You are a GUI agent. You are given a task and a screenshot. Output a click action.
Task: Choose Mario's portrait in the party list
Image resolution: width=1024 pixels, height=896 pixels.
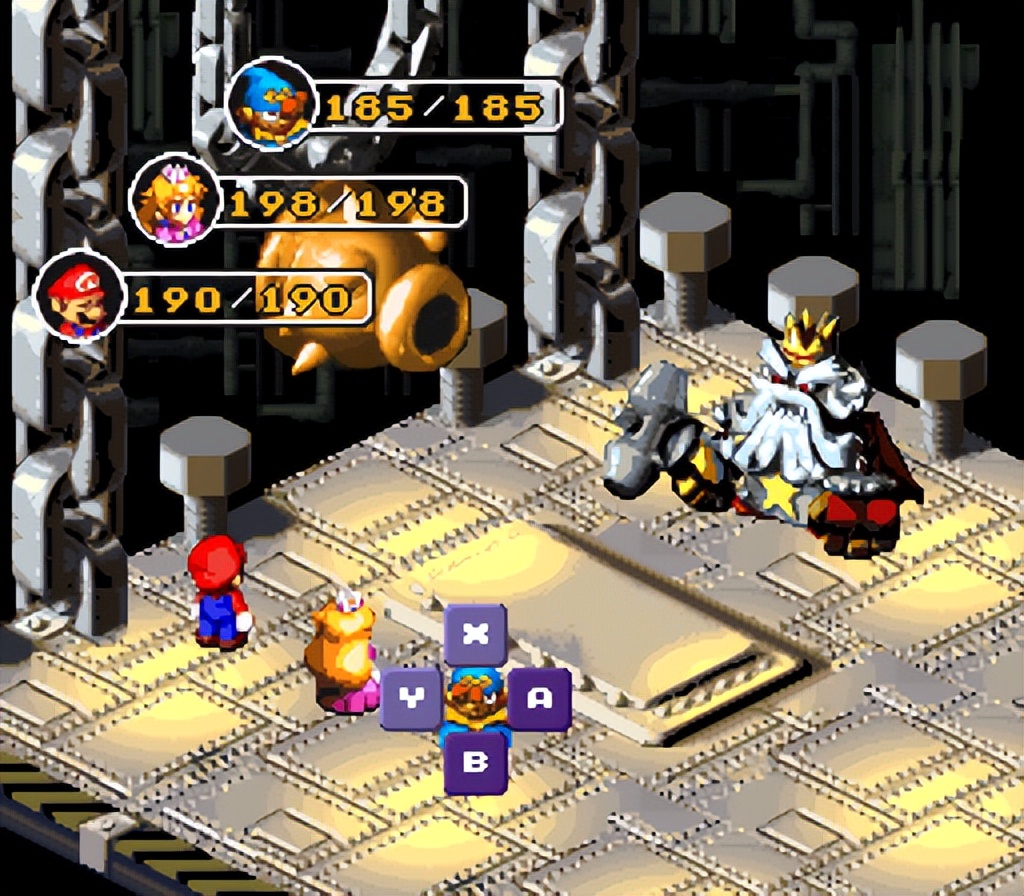coord(80,297)
